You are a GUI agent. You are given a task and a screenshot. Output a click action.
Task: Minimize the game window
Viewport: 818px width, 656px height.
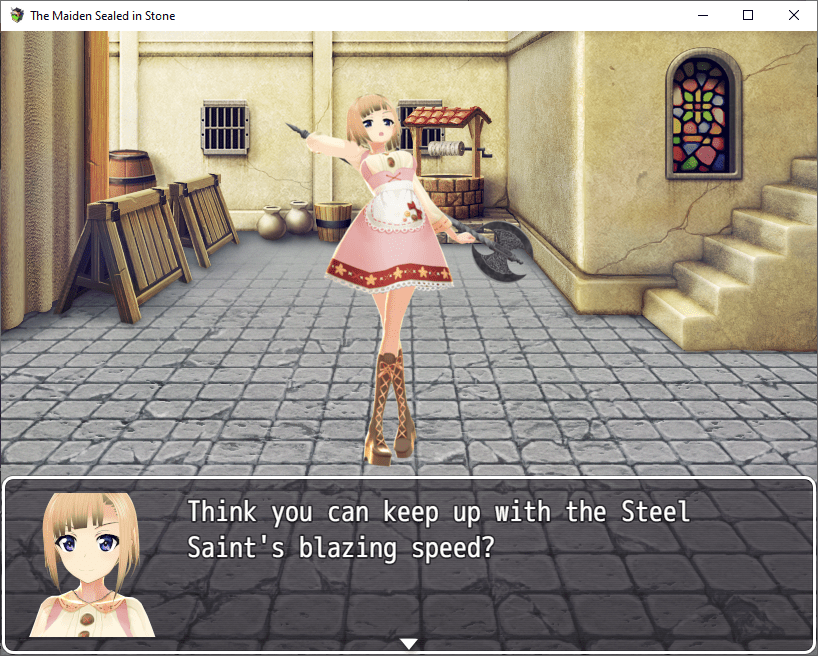point(702,15)
